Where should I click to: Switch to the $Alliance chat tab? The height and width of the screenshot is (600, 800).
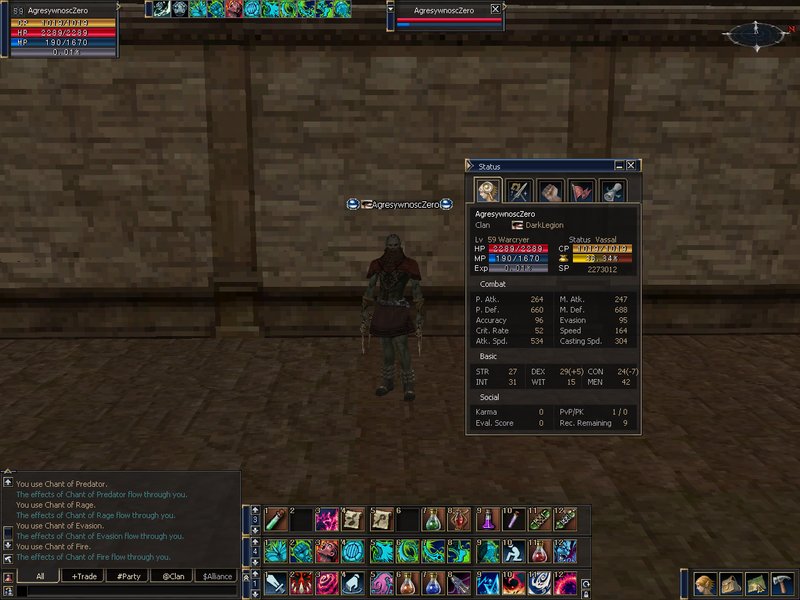click(218, 576)
